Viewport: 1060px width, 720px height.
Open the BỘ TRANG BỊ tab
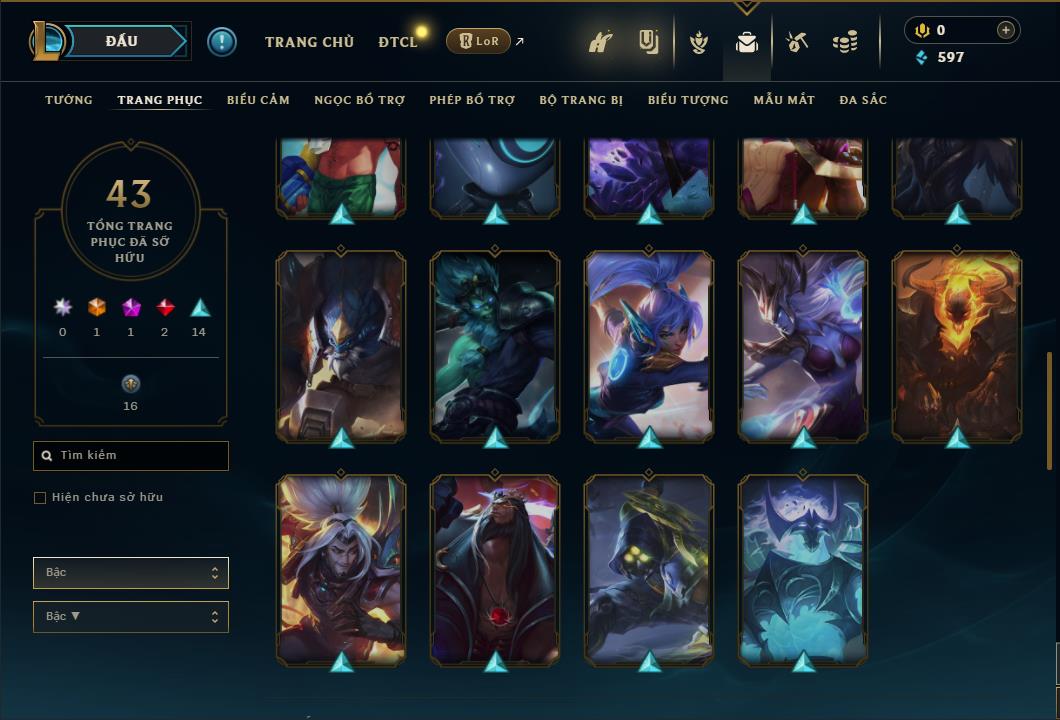(x=581, y=100)
